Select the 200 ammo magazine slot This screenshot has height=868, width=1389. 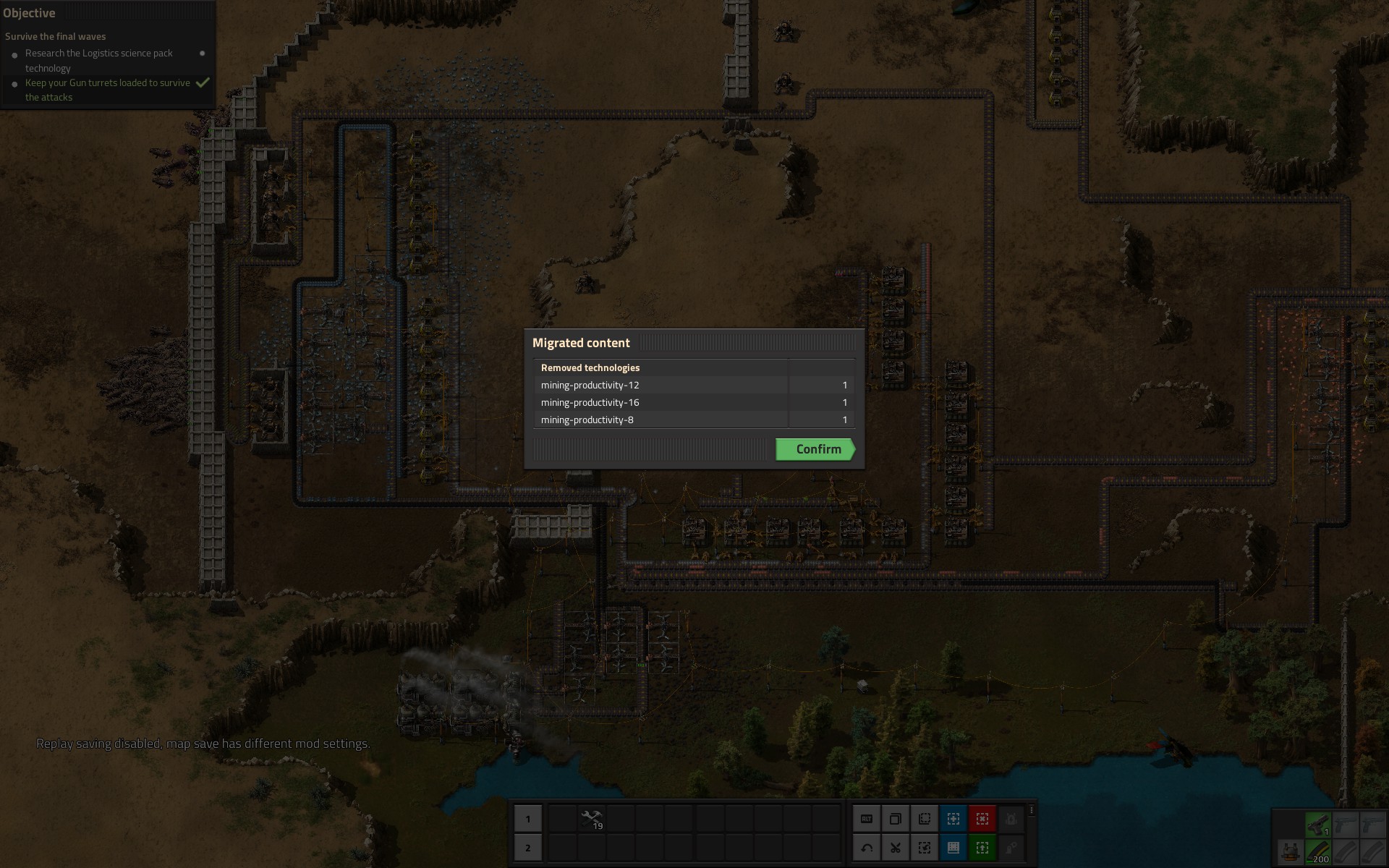[1317, 852]
